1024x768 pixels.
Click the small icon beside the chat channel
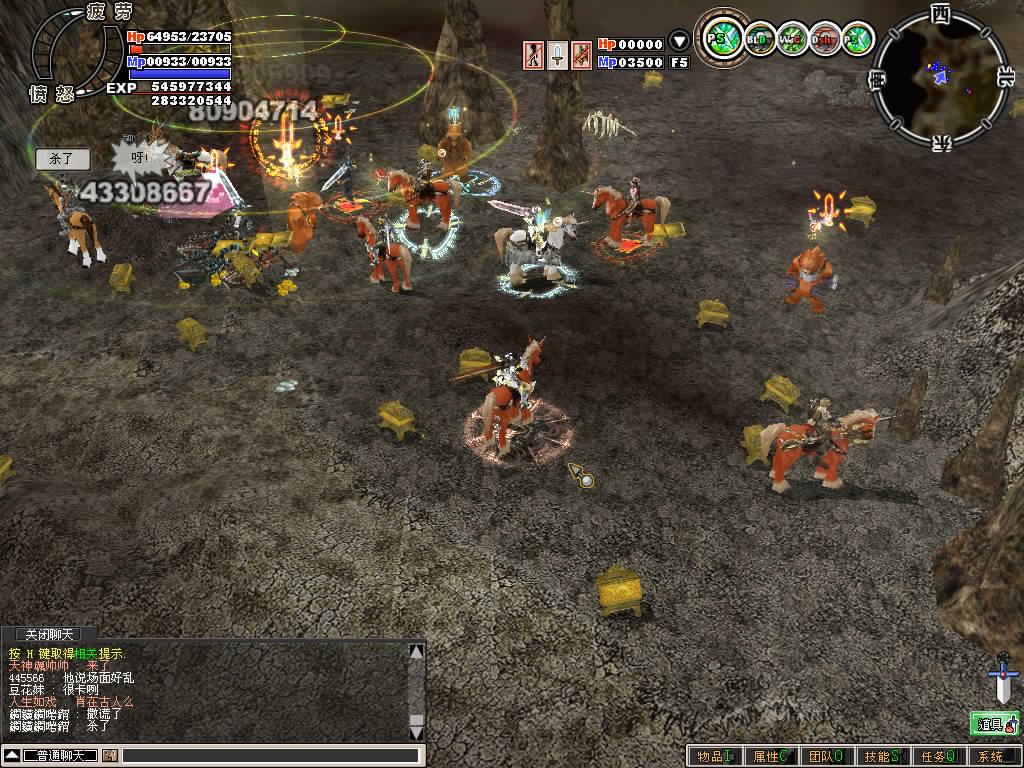click(x=110, y=755)
